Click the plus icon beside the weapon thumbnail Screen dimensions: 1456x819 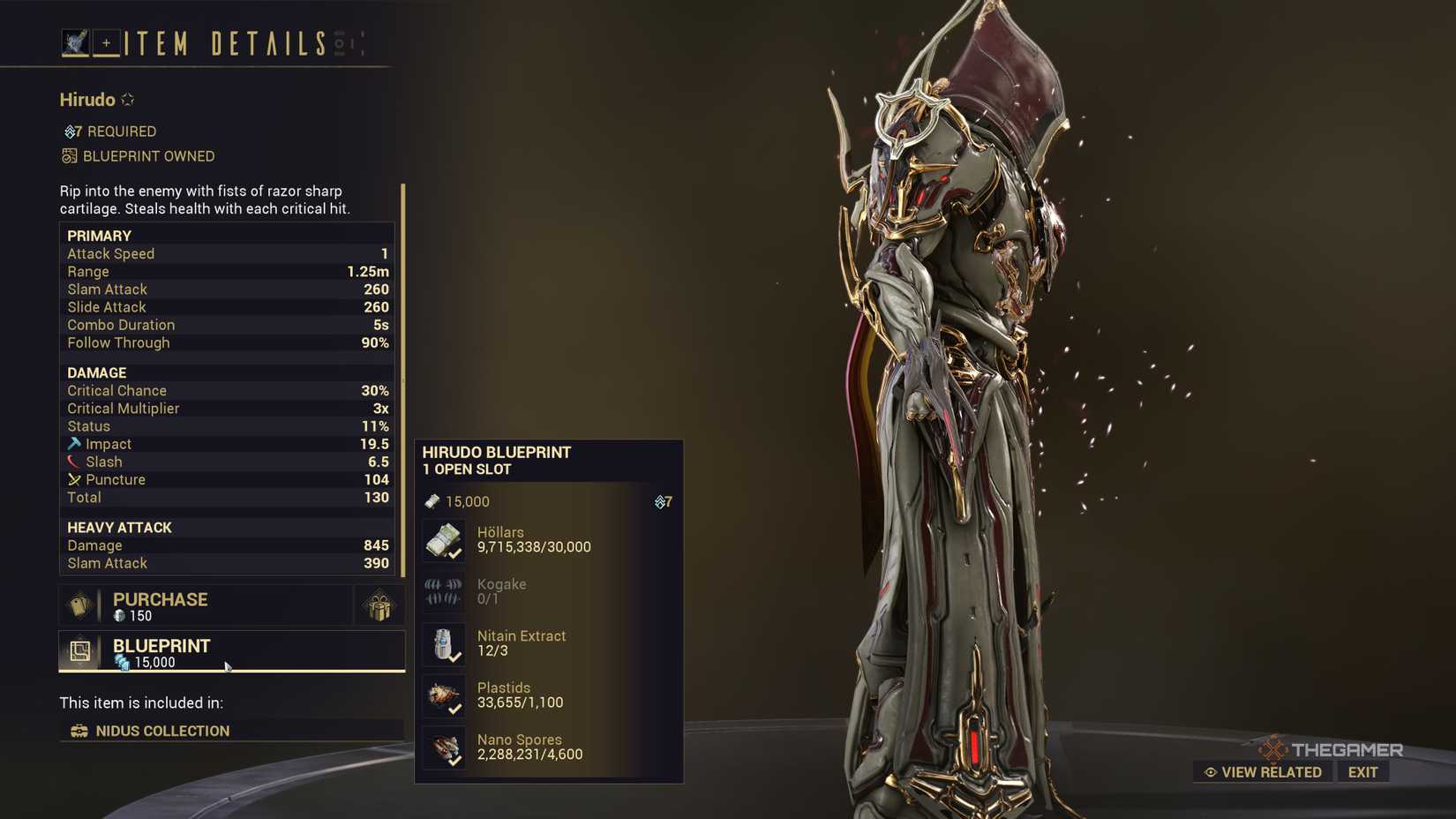[105, 41]
